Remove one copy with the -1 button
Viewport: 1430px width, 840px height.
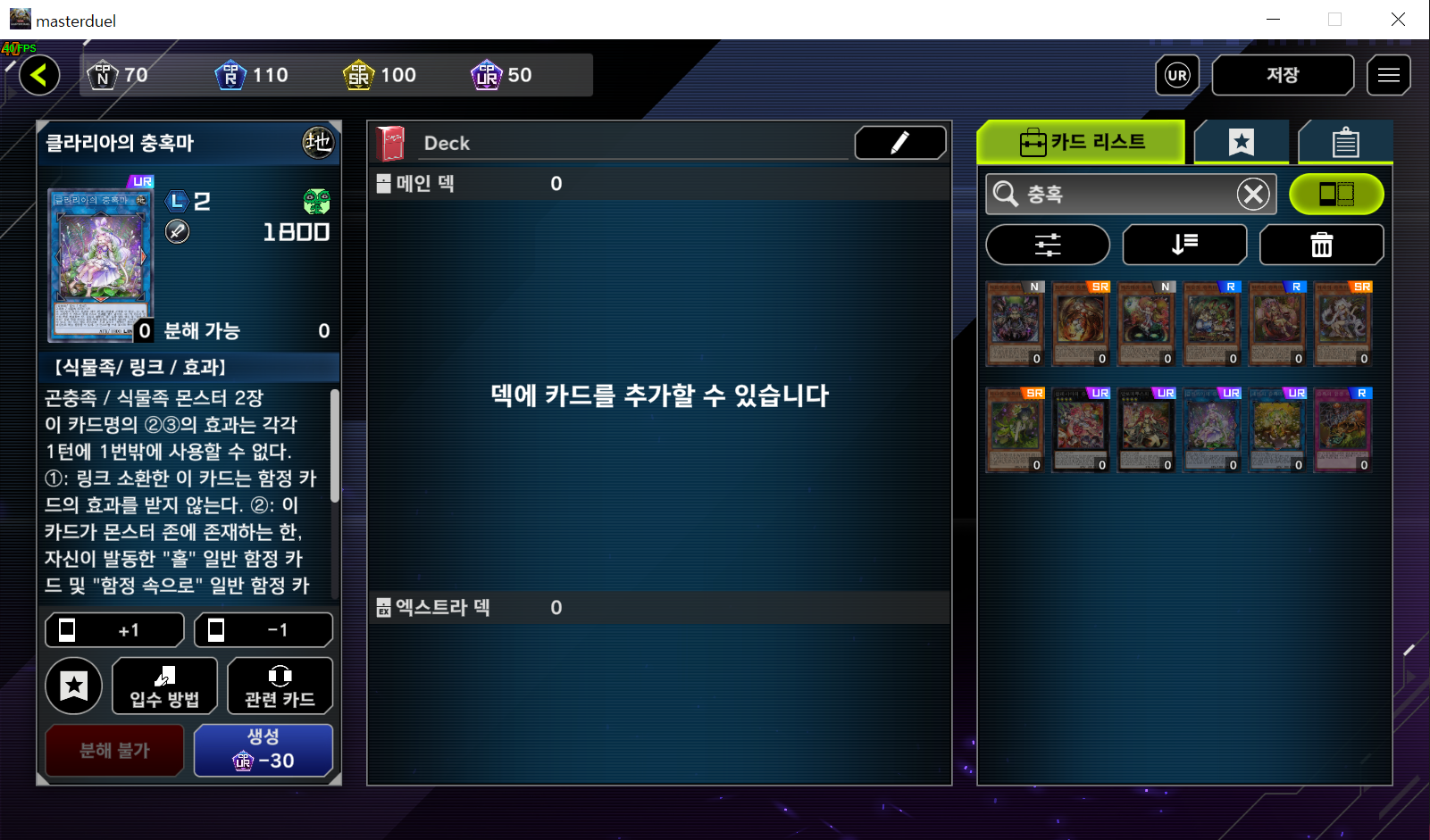(x=263, y=630)
